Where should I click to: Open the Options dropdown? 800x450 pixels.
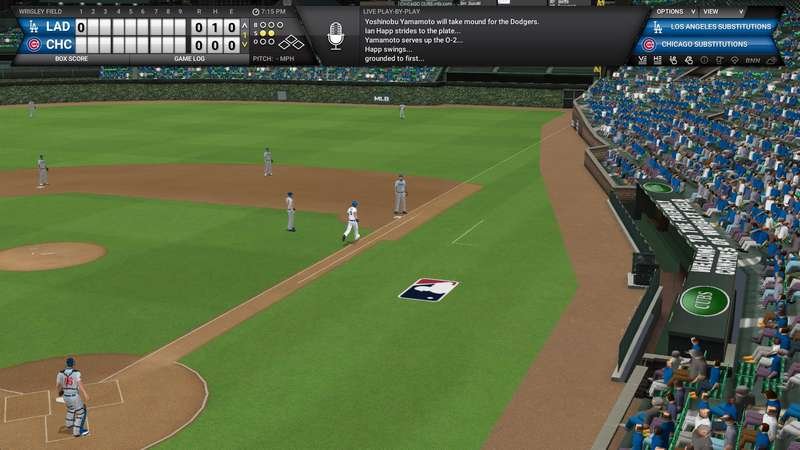click(x=669, y=10)
